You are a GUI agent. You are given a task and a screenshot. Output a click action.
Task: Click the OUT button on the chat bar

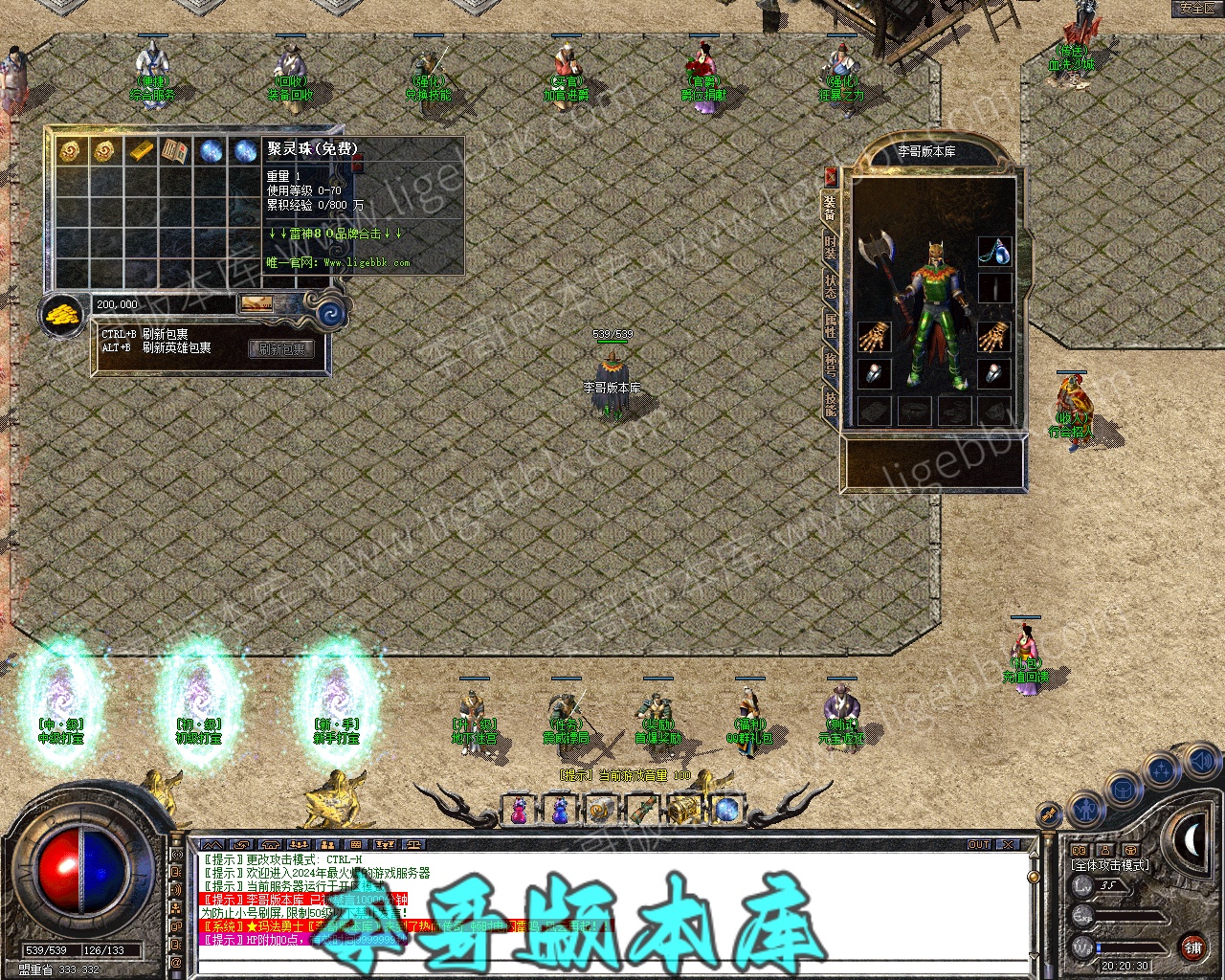point(979,845)
